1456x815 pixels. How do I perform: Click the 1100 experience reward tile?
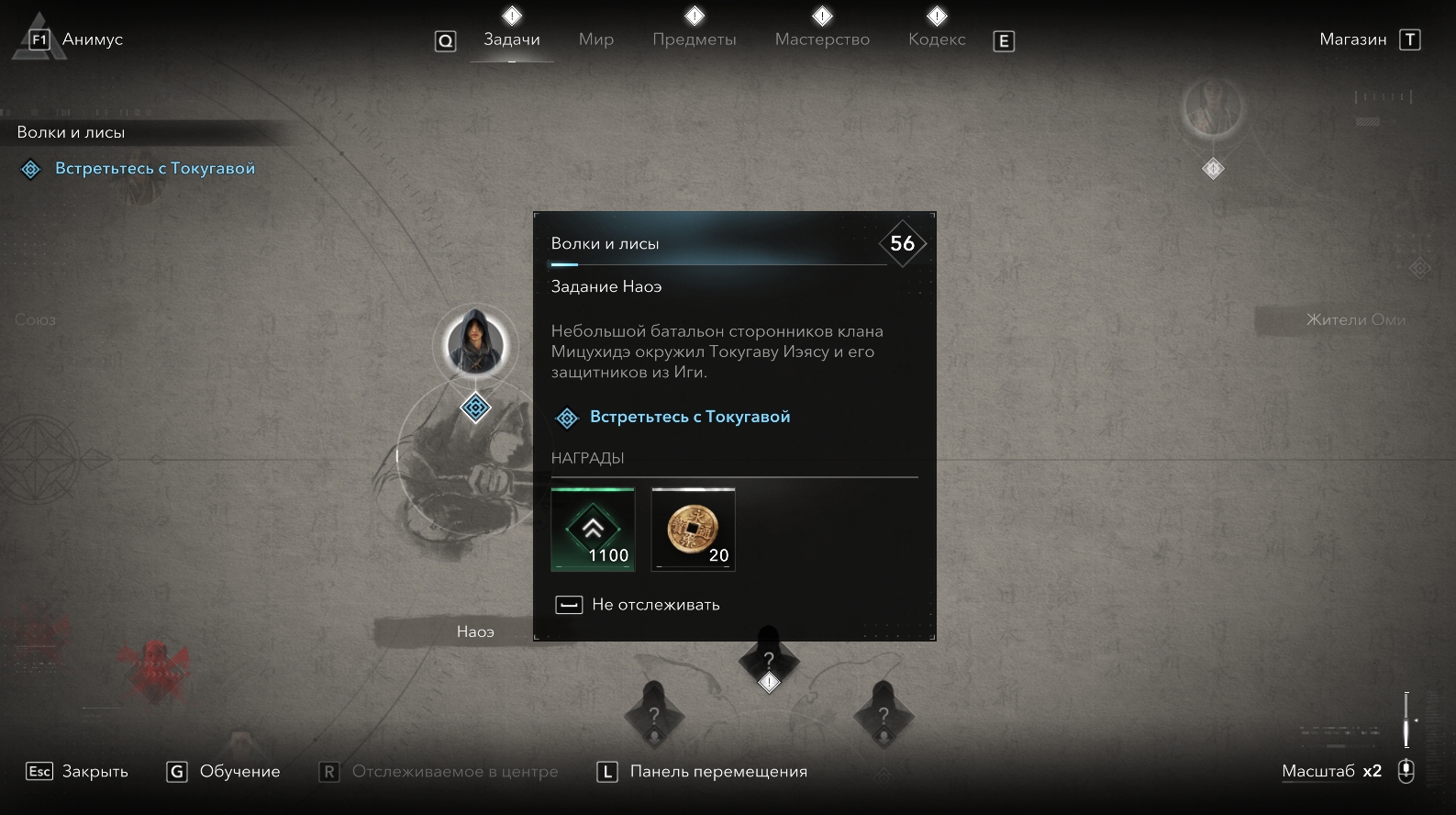[593, 530]
